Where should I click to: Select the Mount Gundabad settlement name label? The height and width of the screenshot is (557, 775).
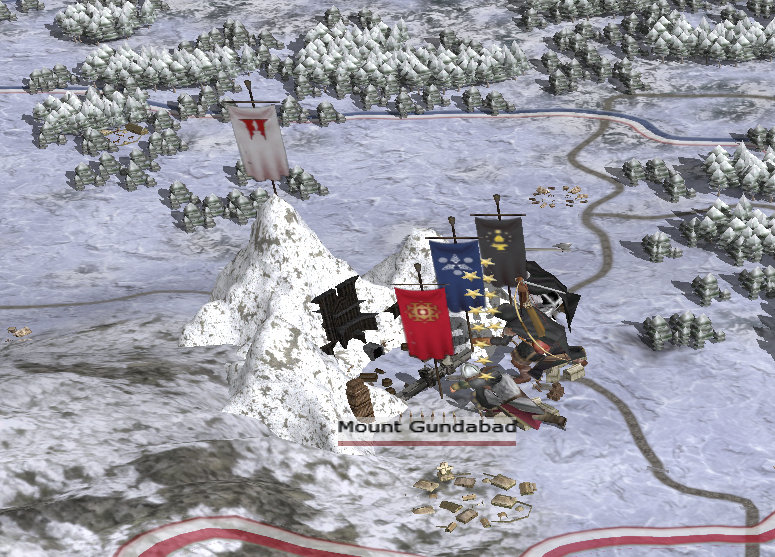coord(424,428)
